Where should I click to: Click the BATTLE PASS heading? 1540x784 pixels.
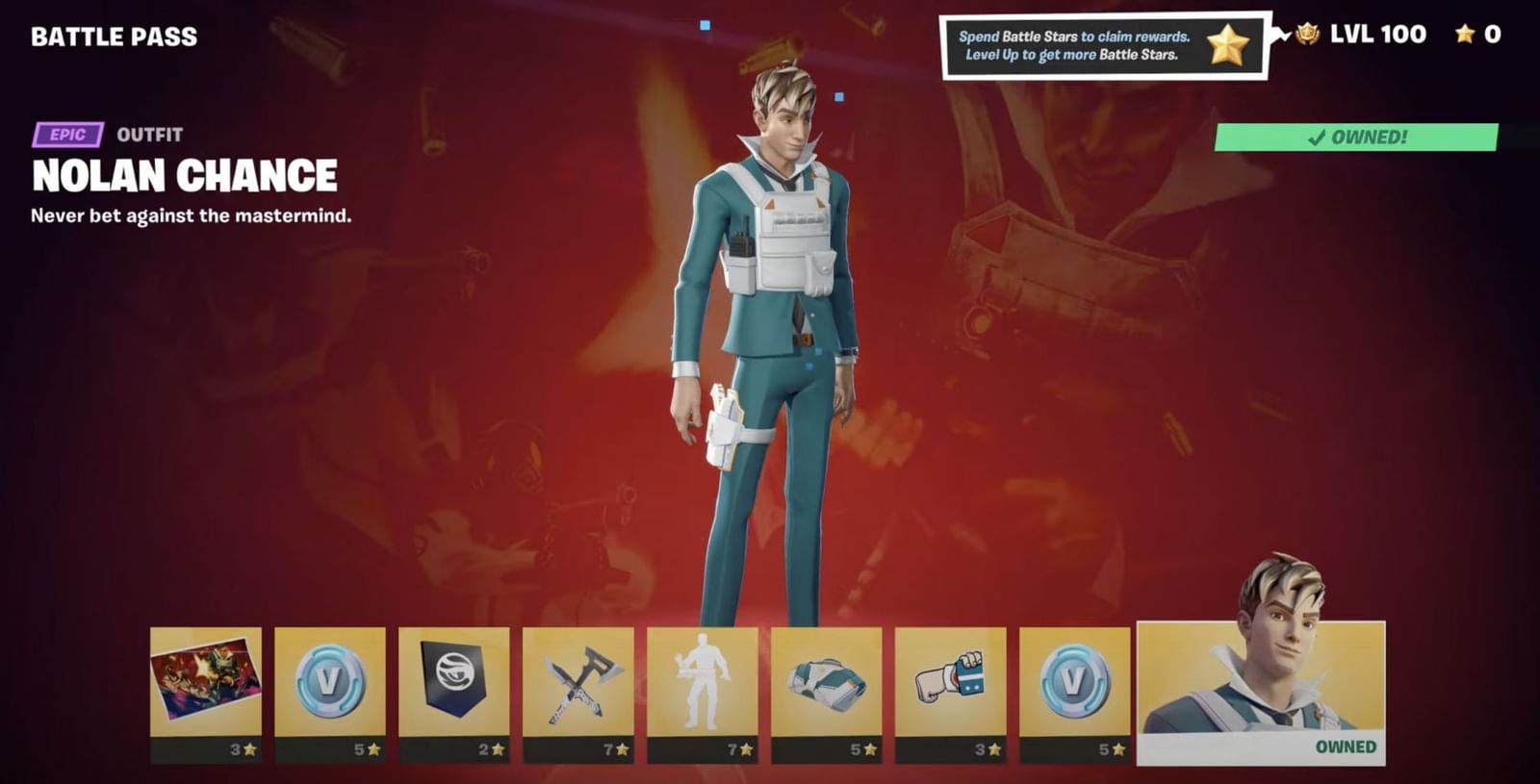point(113,37)
